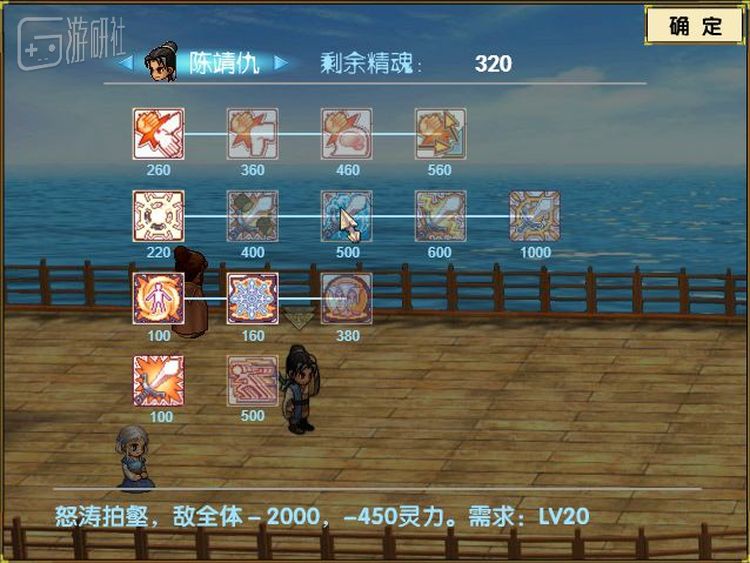Select the snowflake skill costing 160
The image size is (750, 563).
pyautogui.click(x=252, y=298)
